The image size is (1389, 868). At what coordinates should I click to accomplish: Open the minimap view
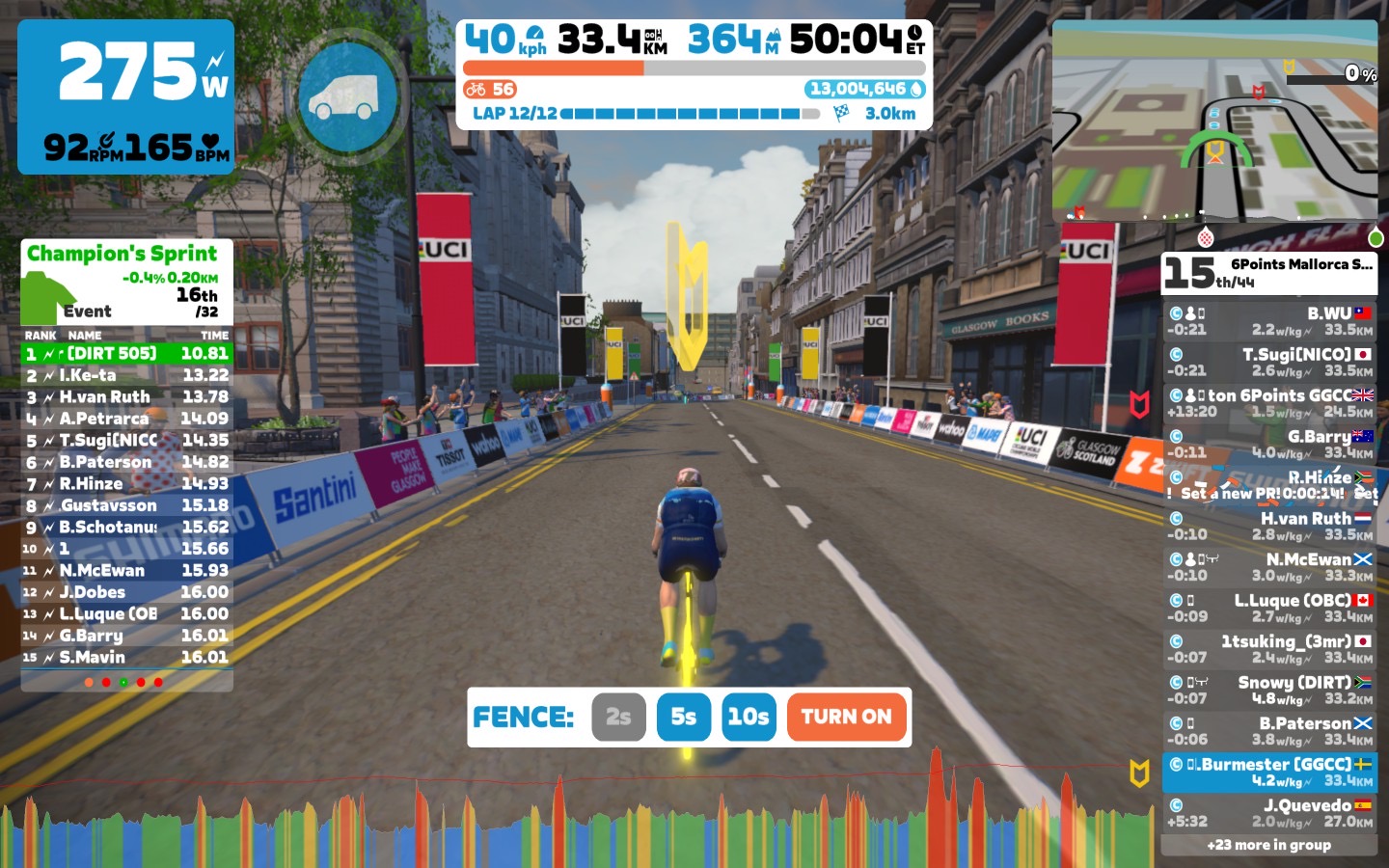click(1214, 121)
